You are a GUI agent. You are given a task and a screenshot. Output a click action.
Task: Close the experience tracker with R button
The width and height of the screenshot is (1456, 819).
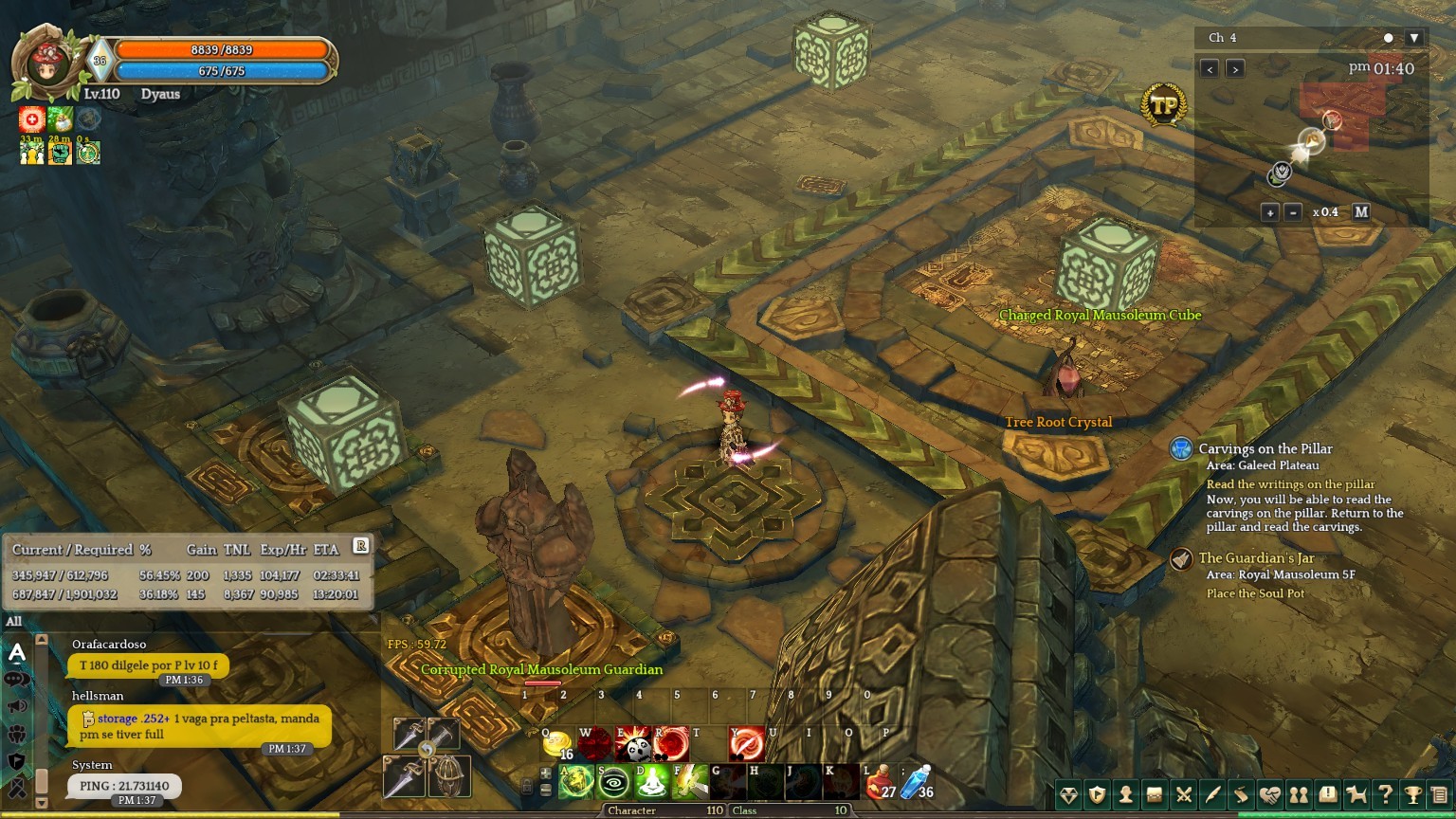(361, 545)
